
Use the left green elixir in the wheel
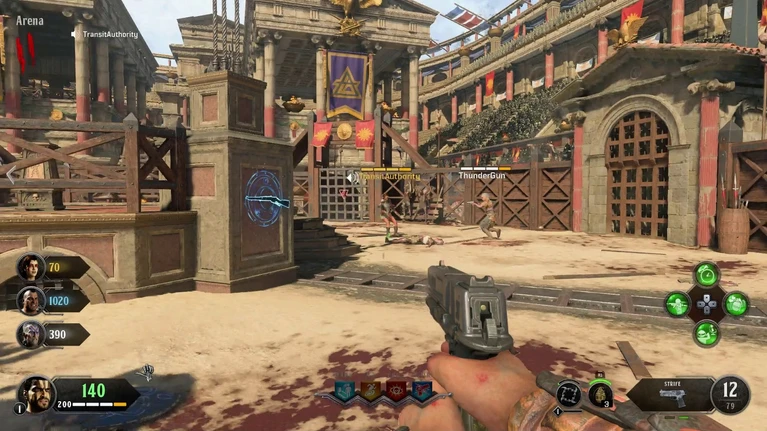coord(678,304)
